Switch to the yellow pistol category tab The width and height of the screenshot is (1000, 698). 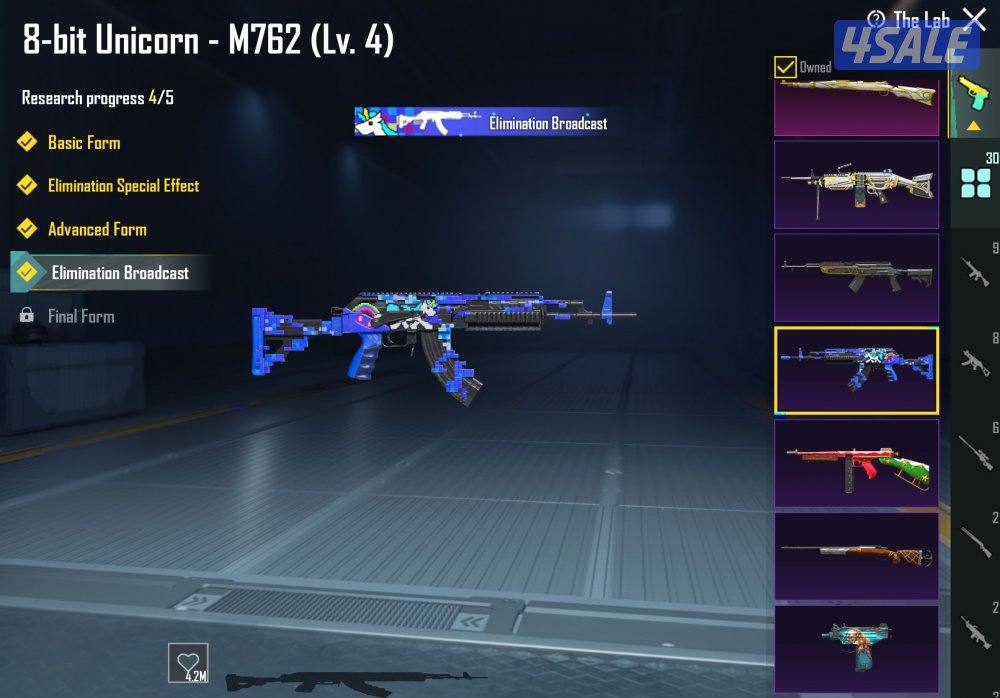(x=970, y=94)
